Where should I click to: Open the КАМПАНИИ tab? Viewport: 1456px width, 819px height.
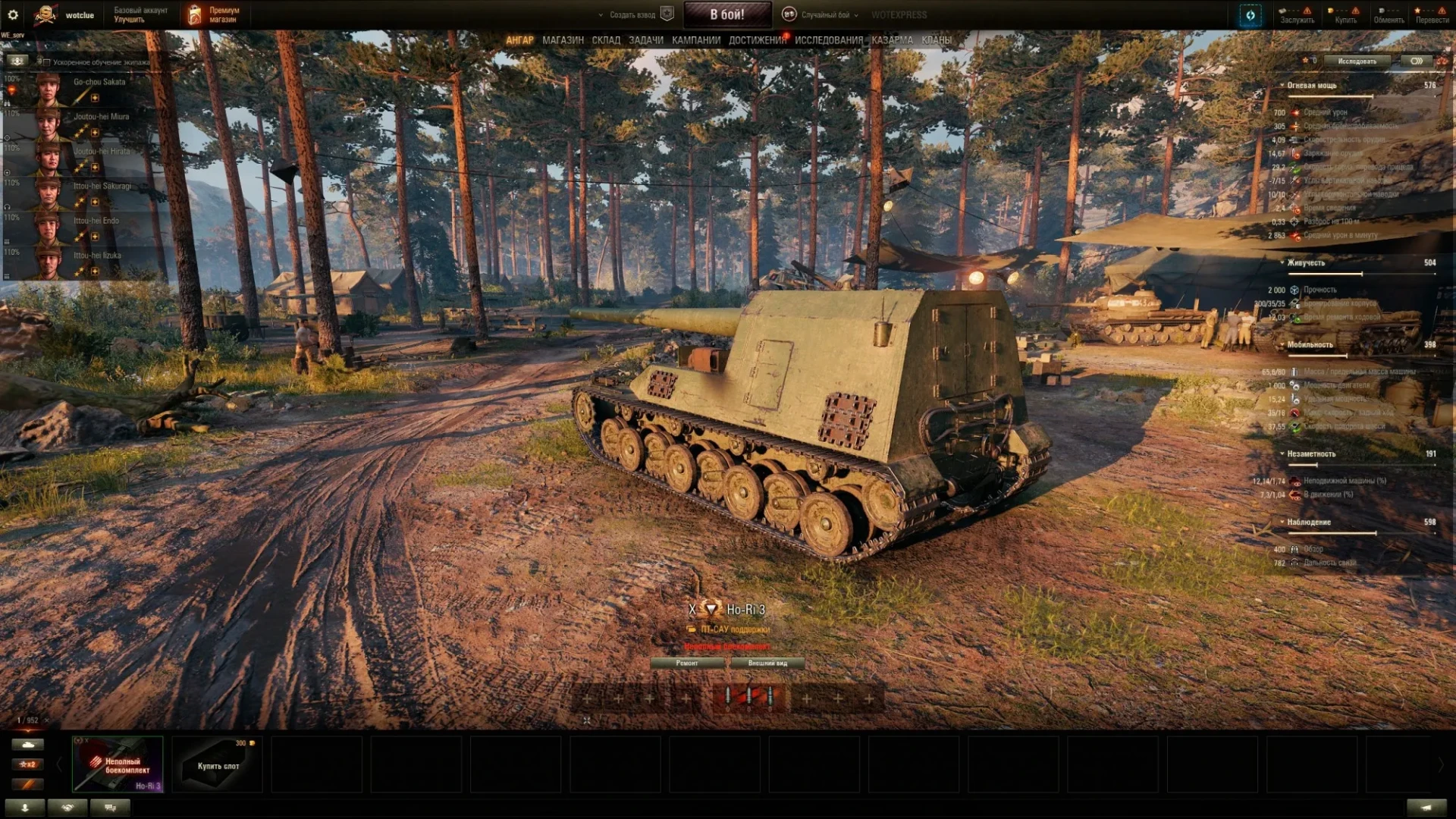point(695,40)
